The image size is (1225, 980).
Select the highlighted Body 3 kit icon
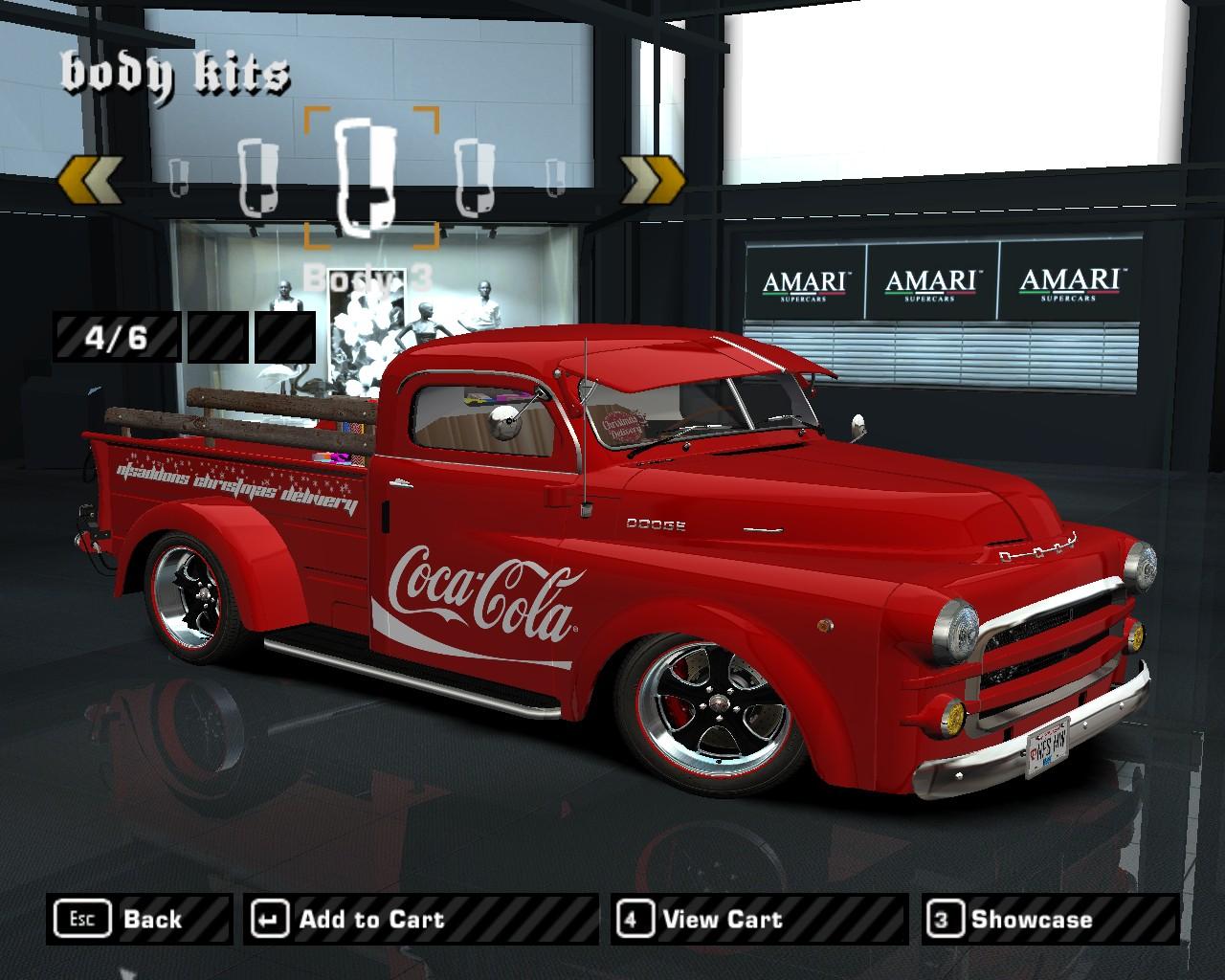(371, 177)
